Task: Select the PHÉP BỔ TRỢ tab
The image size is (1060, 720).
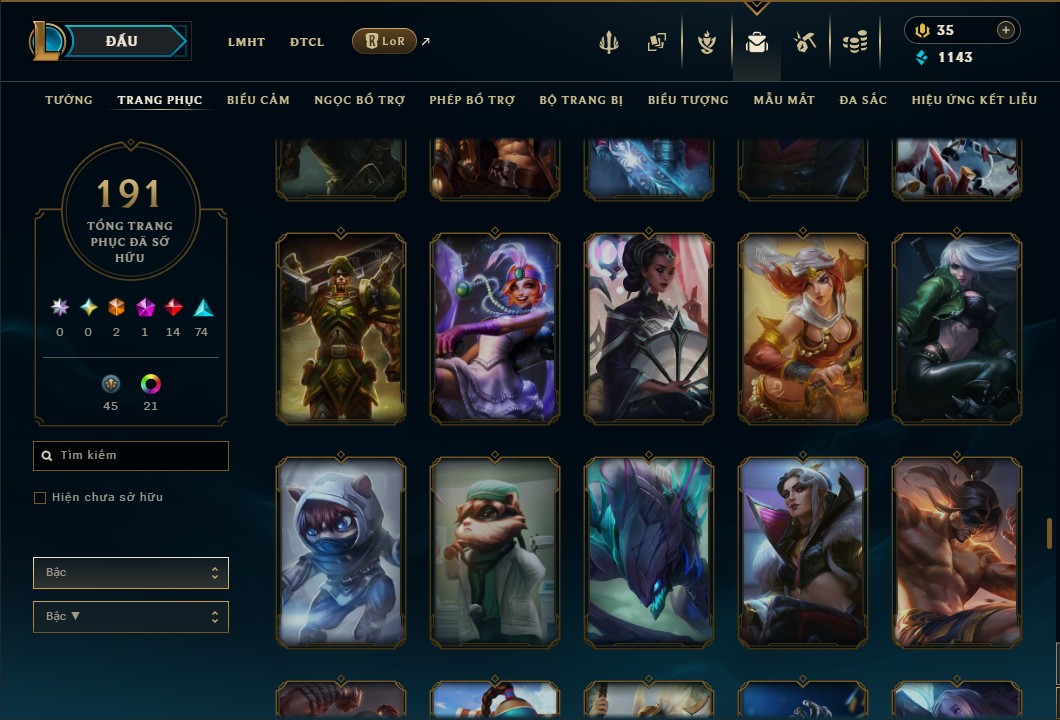Action: tap(472, 100)
